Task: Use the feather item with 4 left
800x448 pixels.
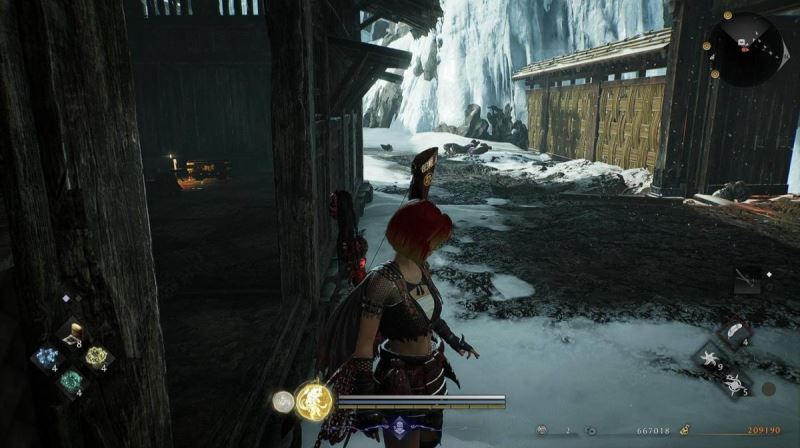Action: [734, 333]
